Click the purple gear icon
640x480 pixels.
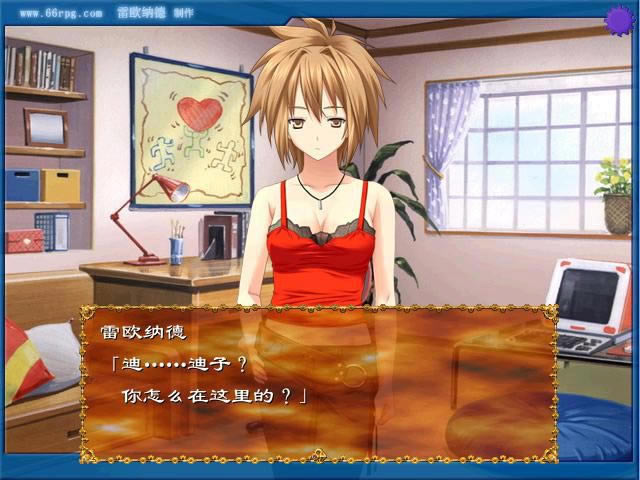(x=619, y=18)
